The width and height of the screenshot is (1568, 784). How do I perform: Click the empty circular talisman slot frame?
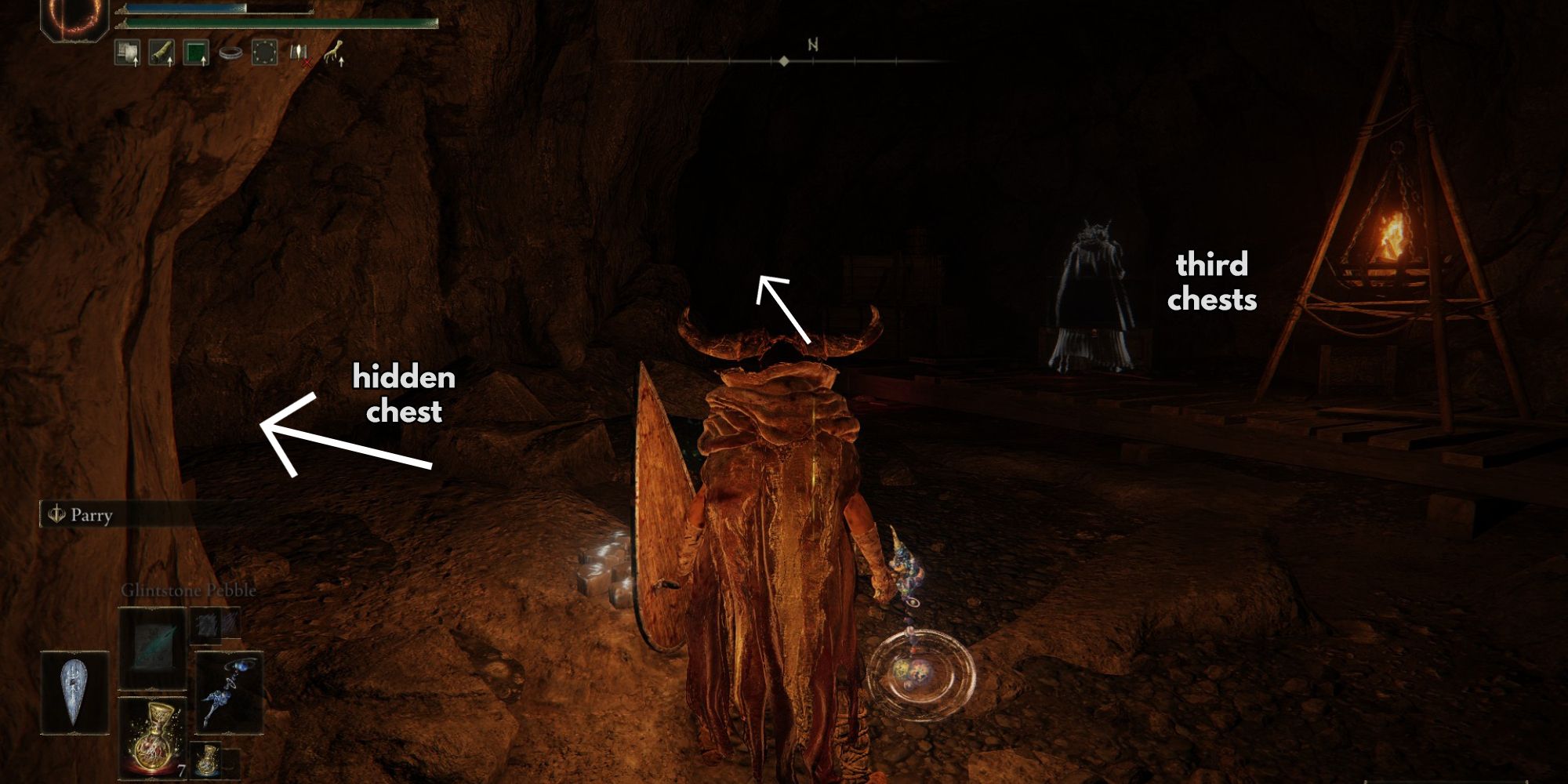(x=264, y=52)
